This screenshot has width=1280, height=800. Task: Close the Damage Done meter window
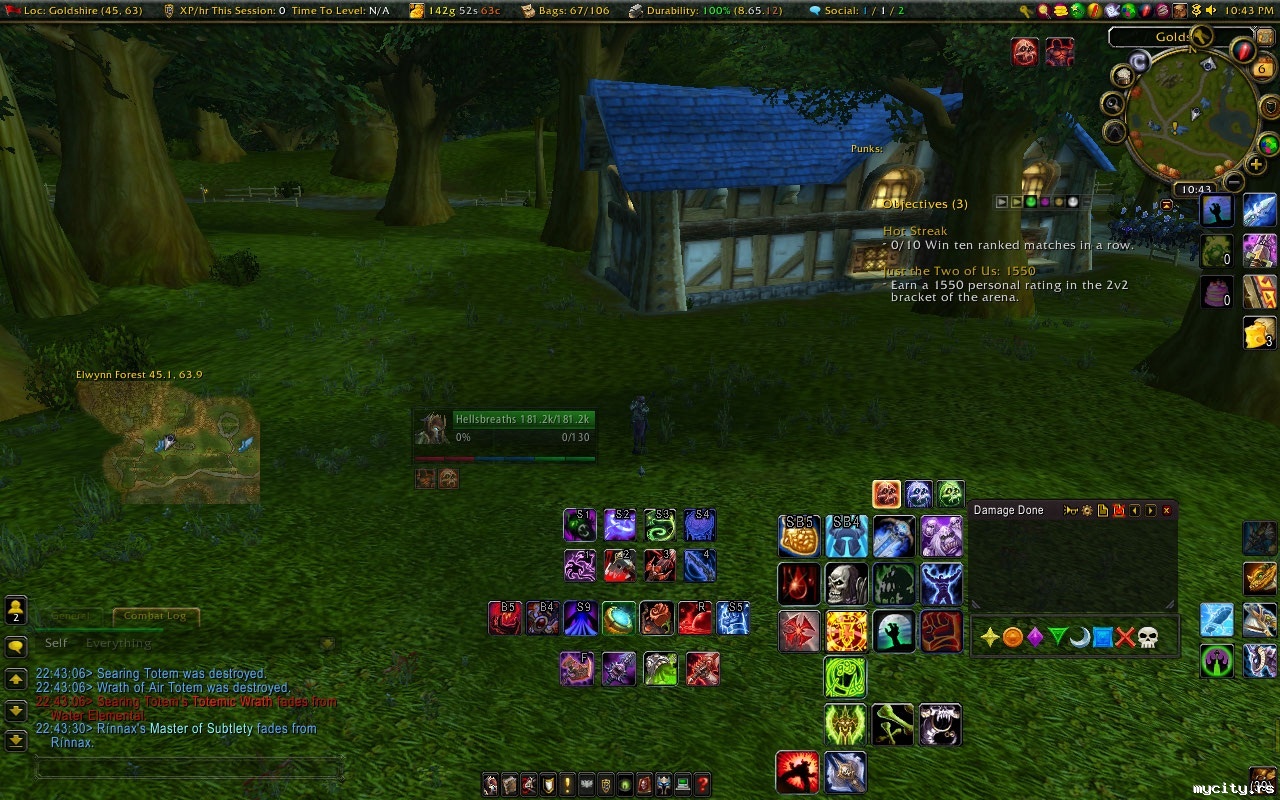click(1166, 510)
